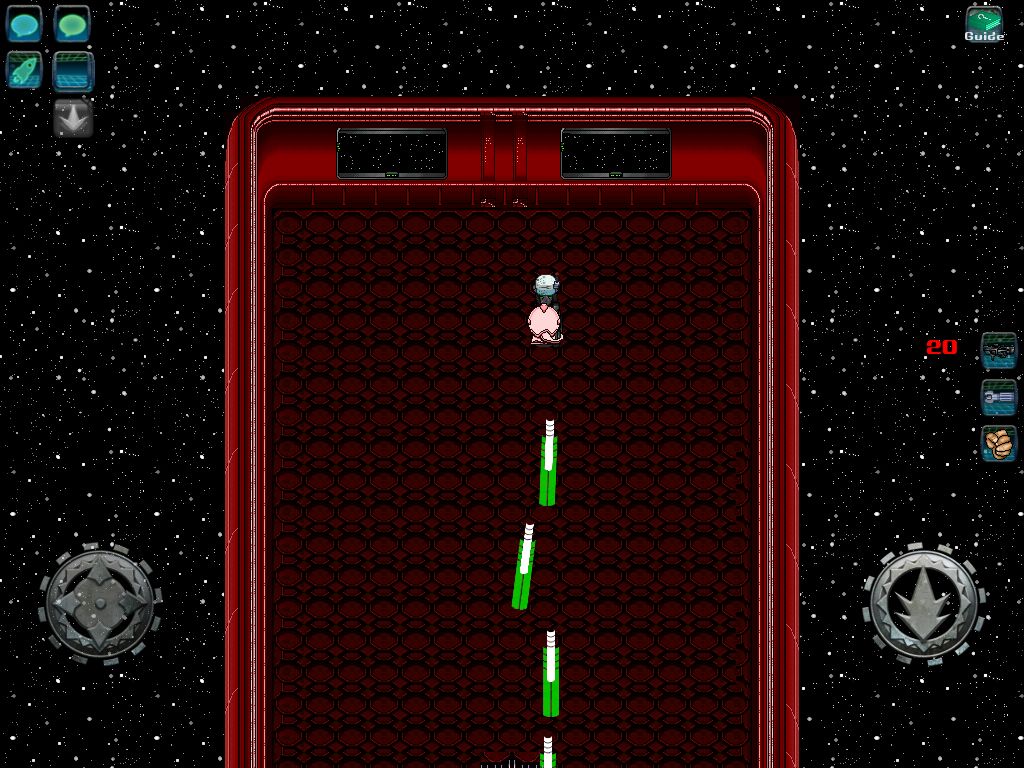Open the Guide book

[984, 25]
